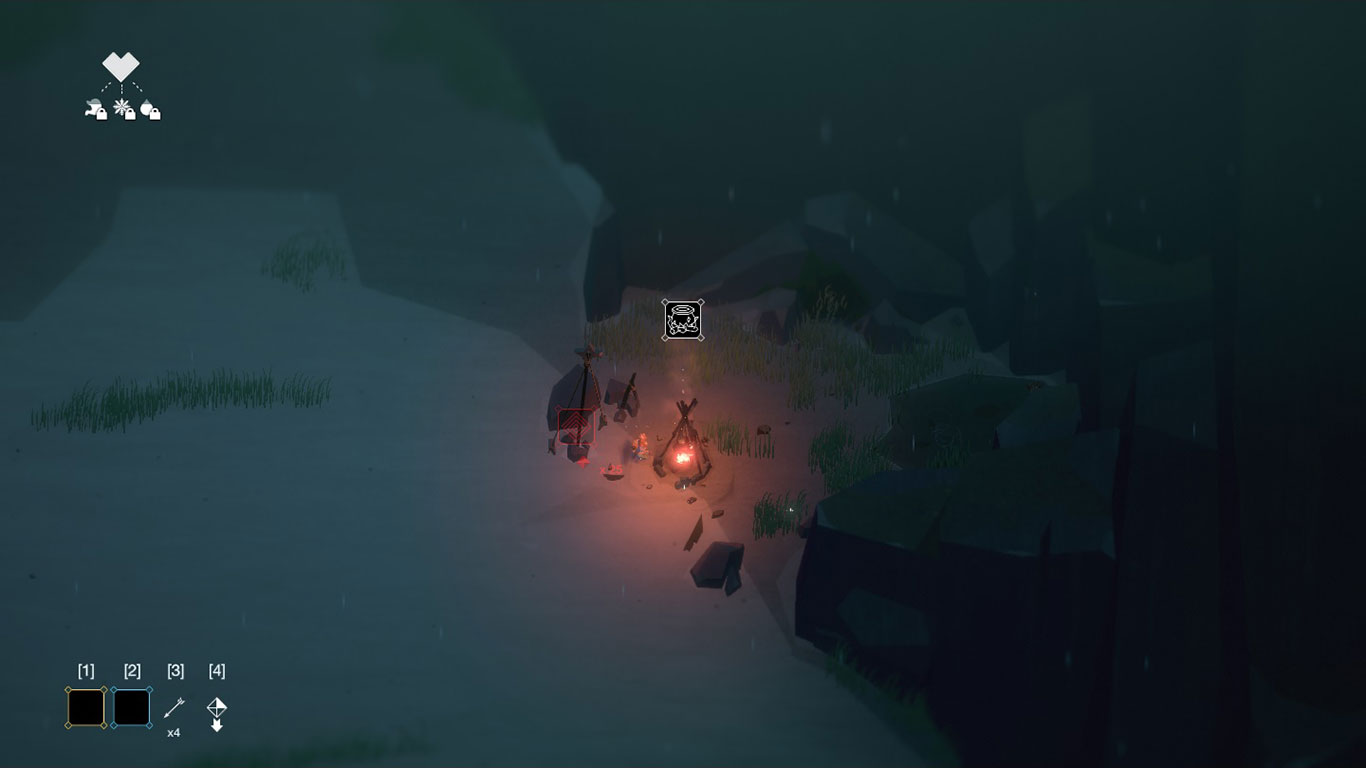Activate the diamond drop item in slot 4
This screenshot has height=768, width=1366.
click(x=217, y=710)
